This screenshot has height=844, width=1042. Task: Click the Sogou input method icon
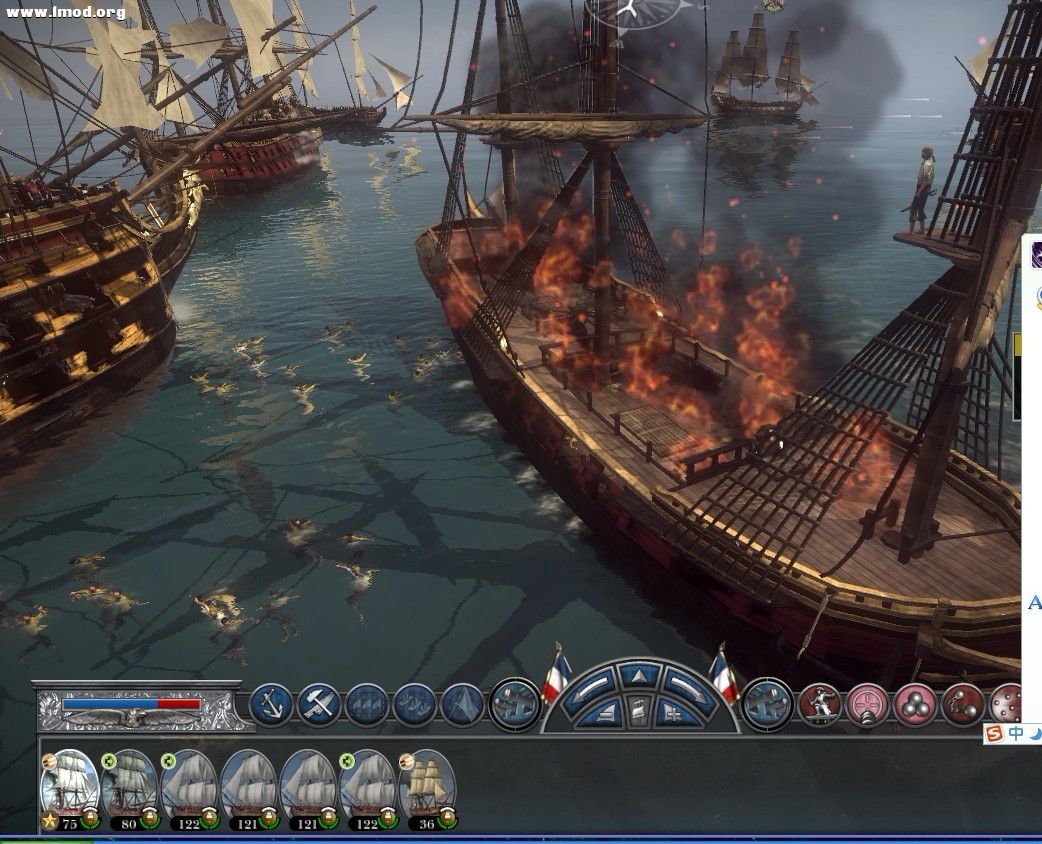pyautogui.click(x=994, y=734)
